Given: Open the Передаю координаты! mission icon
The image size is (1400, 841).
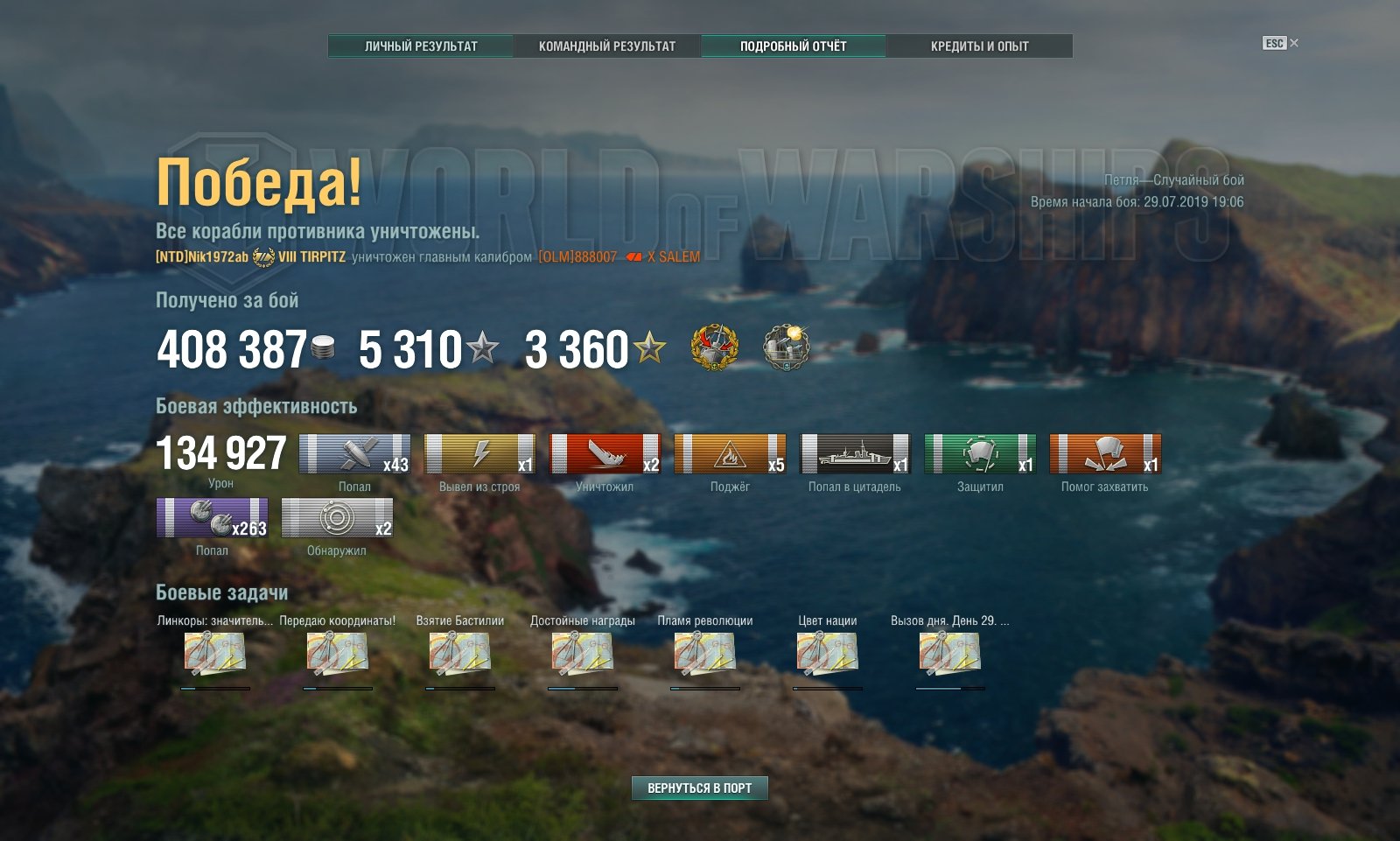Looking at the screenshot, I should [337, 654].
